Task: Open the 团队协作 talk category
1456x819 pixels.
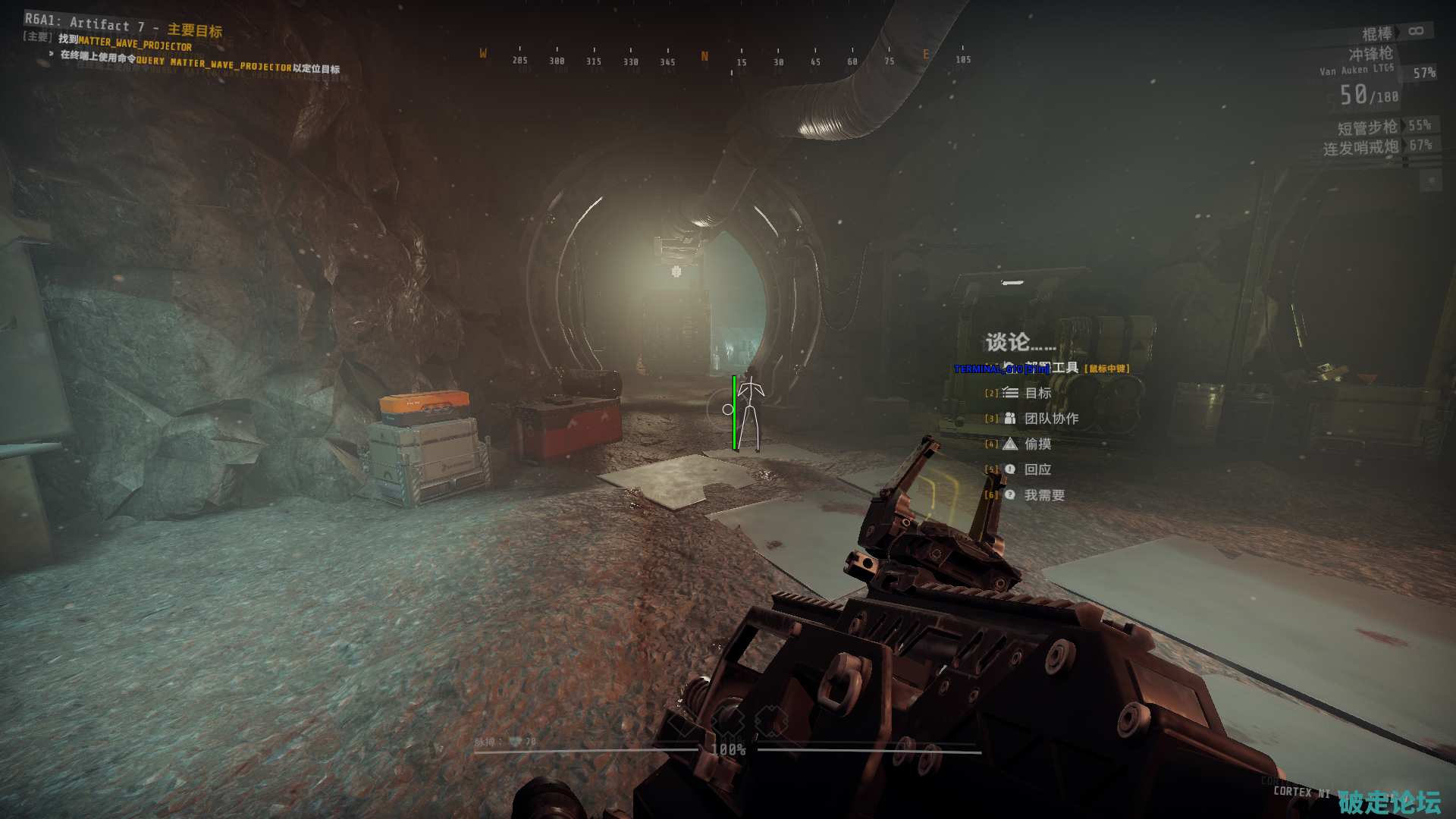Action: (1051, 419)
